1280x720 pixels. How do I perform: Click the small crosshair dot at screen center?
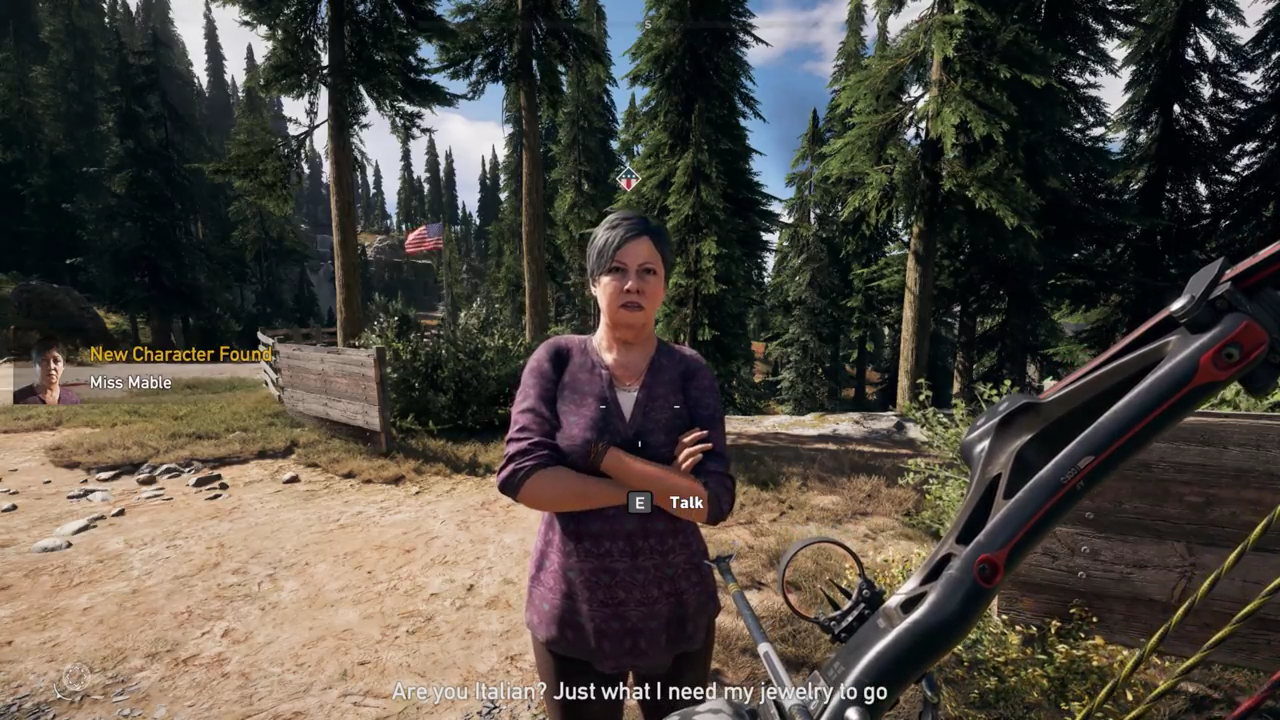[x=639, y=442]
